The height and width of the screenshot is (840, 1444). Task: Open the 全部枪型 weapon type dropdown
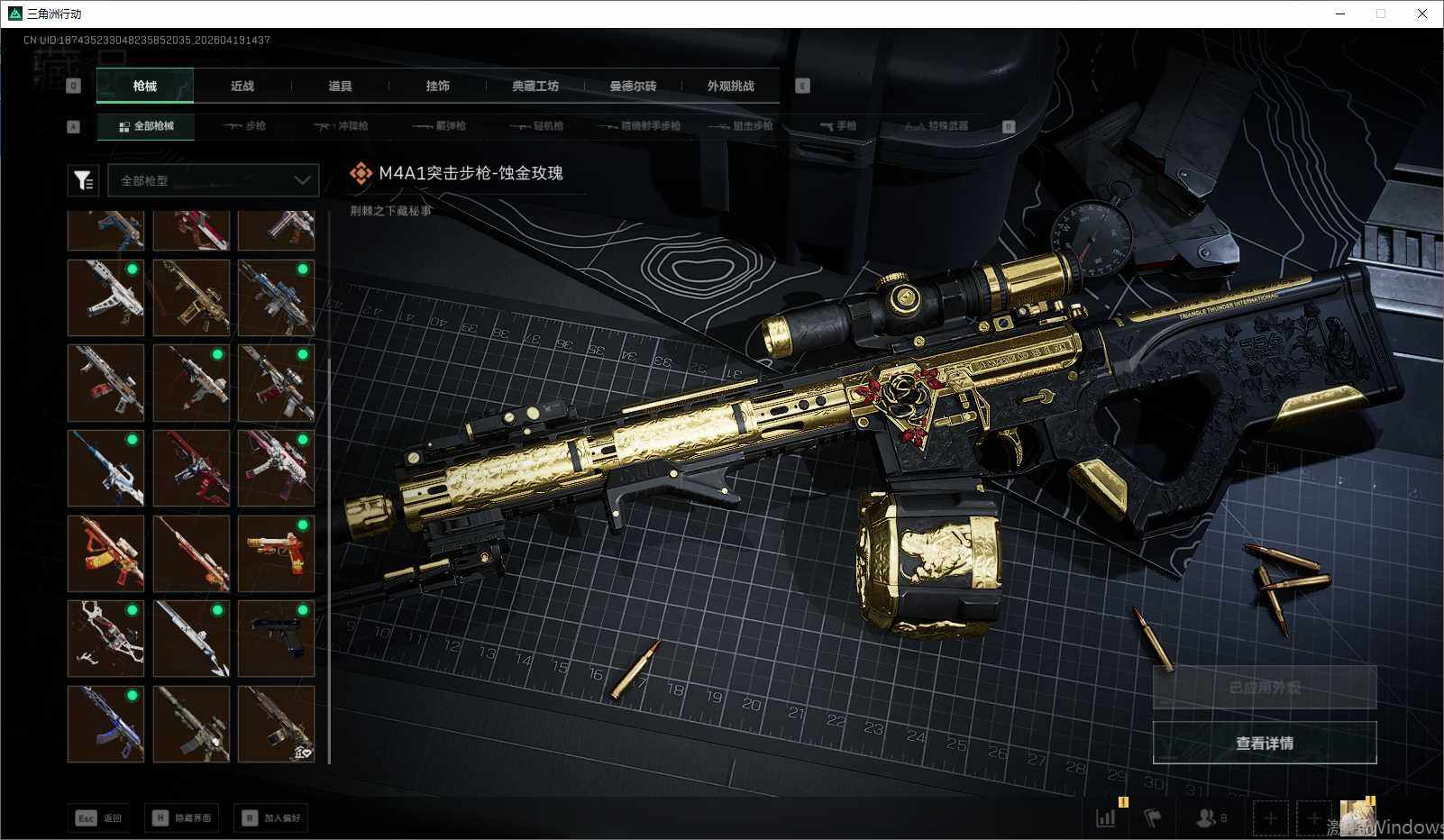point(214,180)
